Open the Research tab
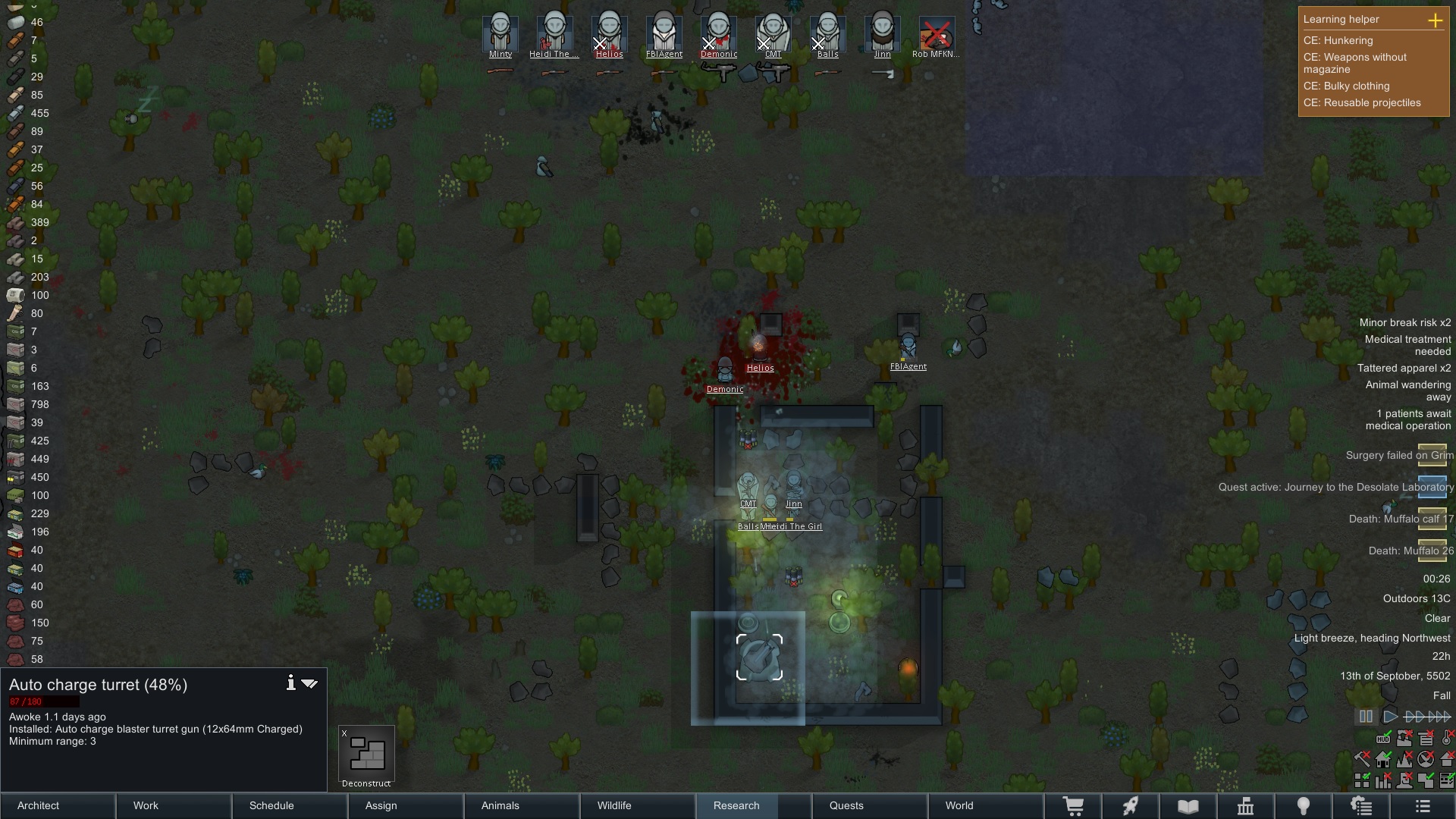This screenshot has width=1456, height=819. (x=736, y=805)
